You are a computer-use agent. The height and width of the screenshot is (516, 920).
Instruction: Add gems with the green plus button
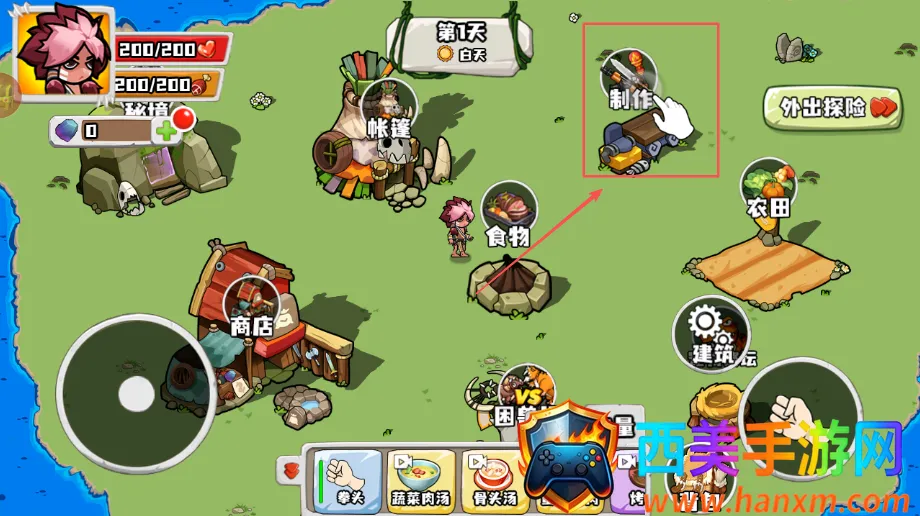(166, 131)
